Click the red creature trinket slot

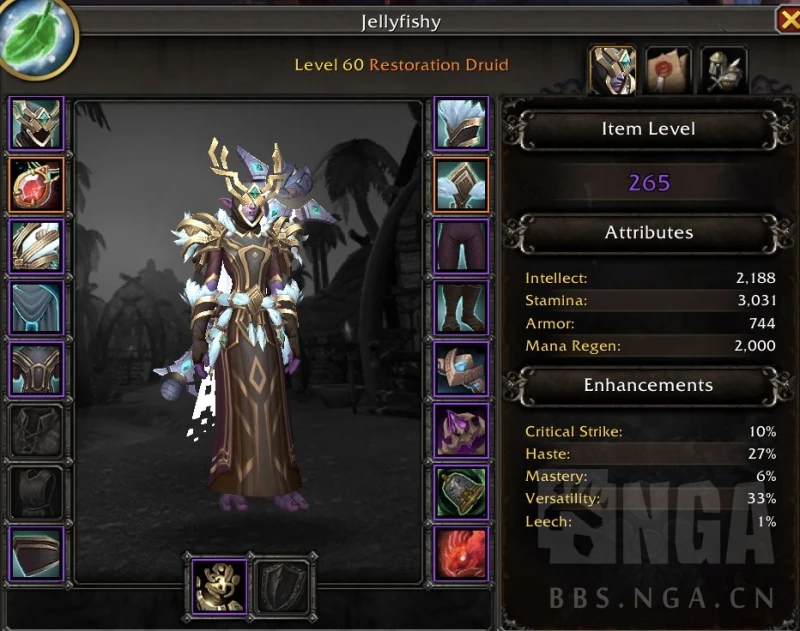click(461, 553)
